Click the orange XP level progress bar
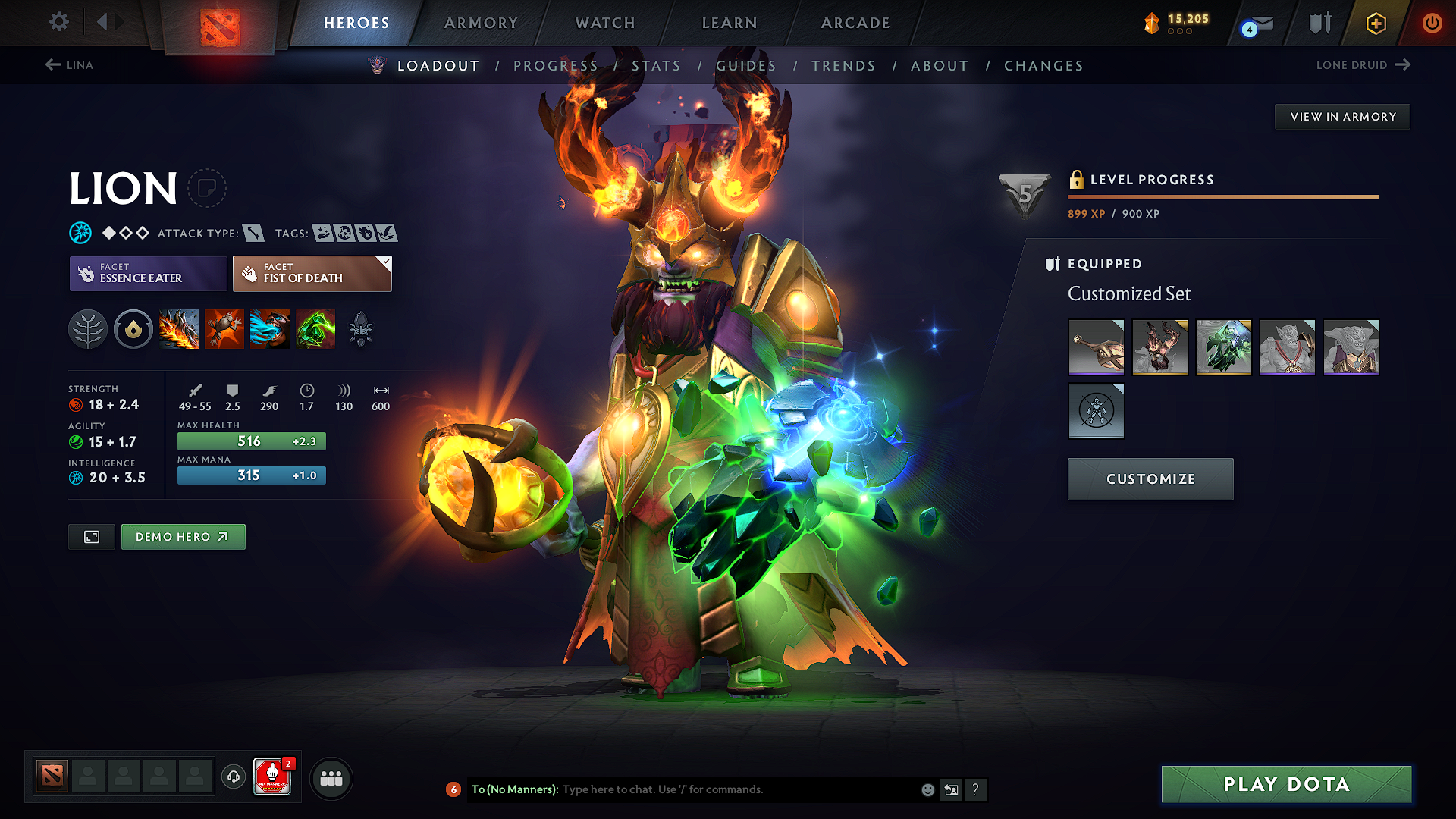The width and height of the screenshot is (1456, 819). click(x=1222, y=197)
